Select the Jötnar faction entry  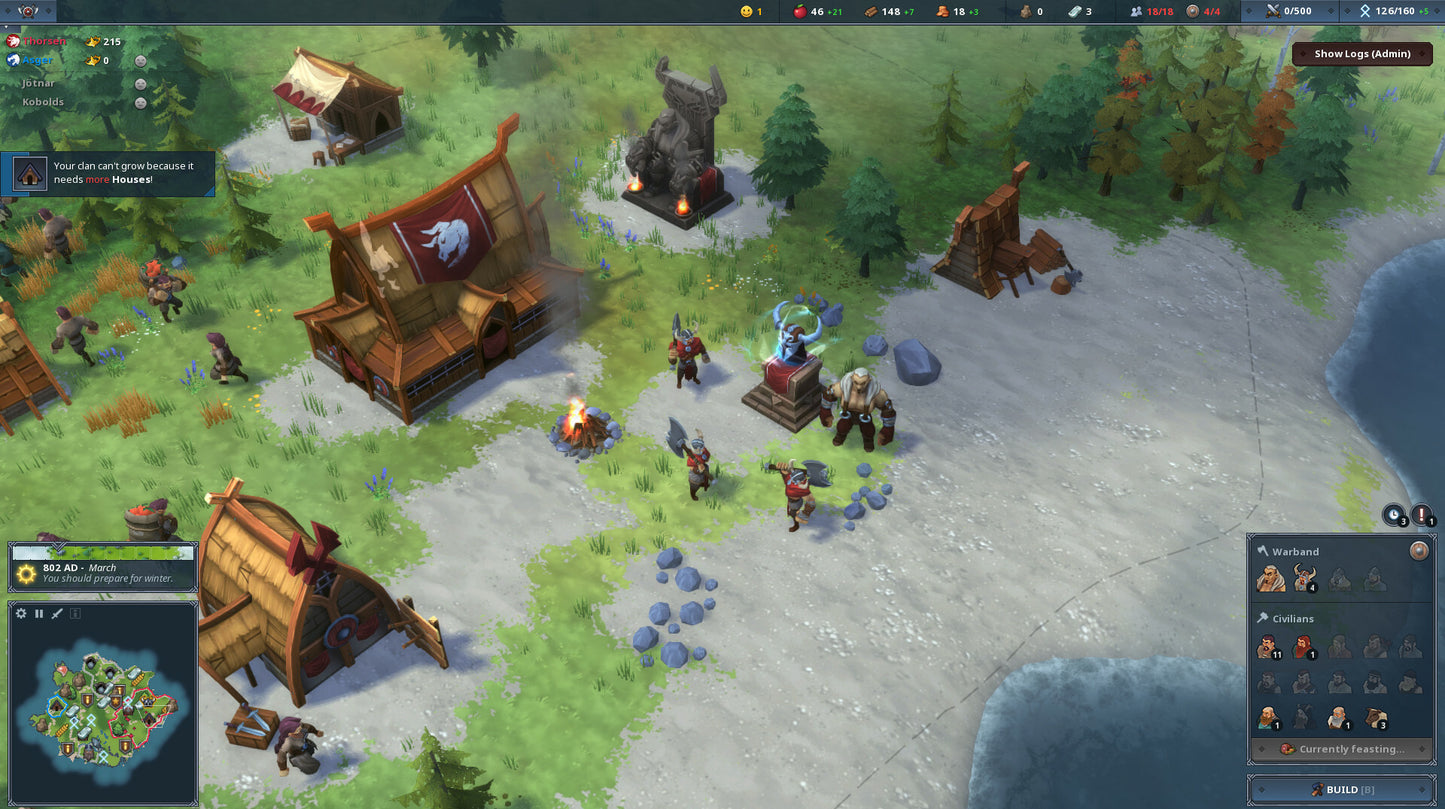40,83
